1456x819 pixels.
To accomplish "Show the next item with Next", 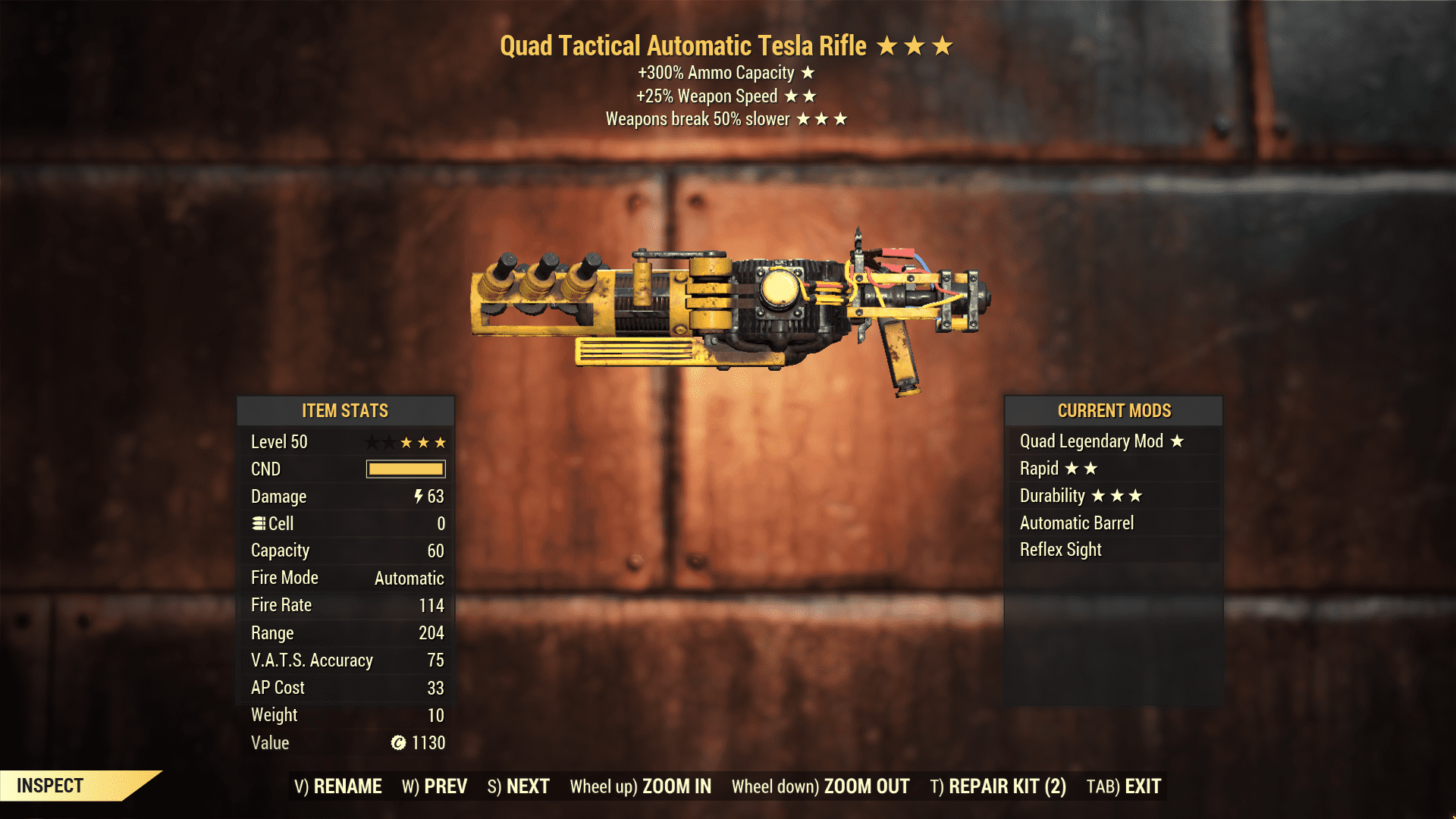I will click(519, 786).
